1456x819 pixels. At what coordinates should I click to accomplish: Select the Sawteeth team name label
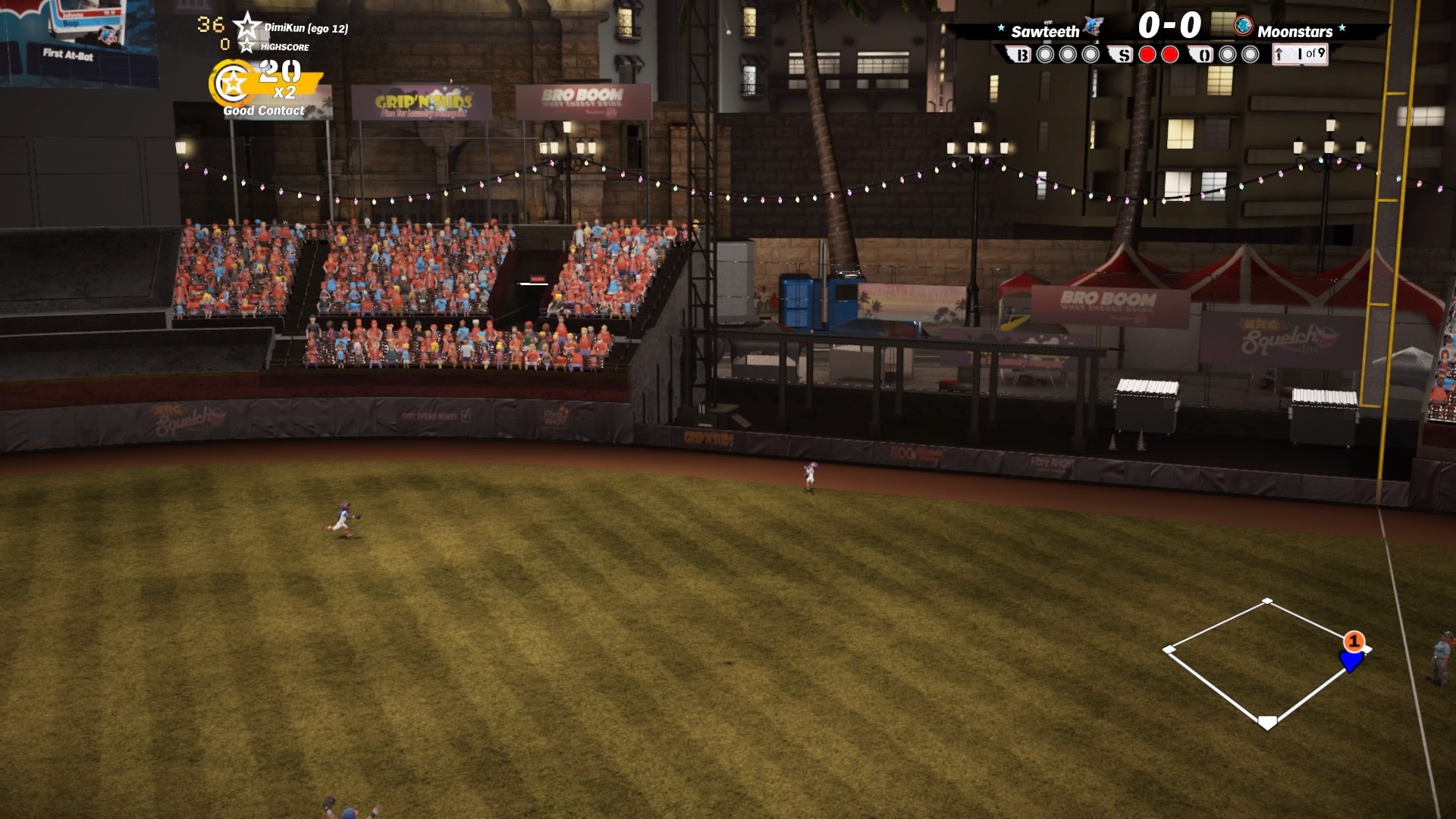[x=1045, y=30]
